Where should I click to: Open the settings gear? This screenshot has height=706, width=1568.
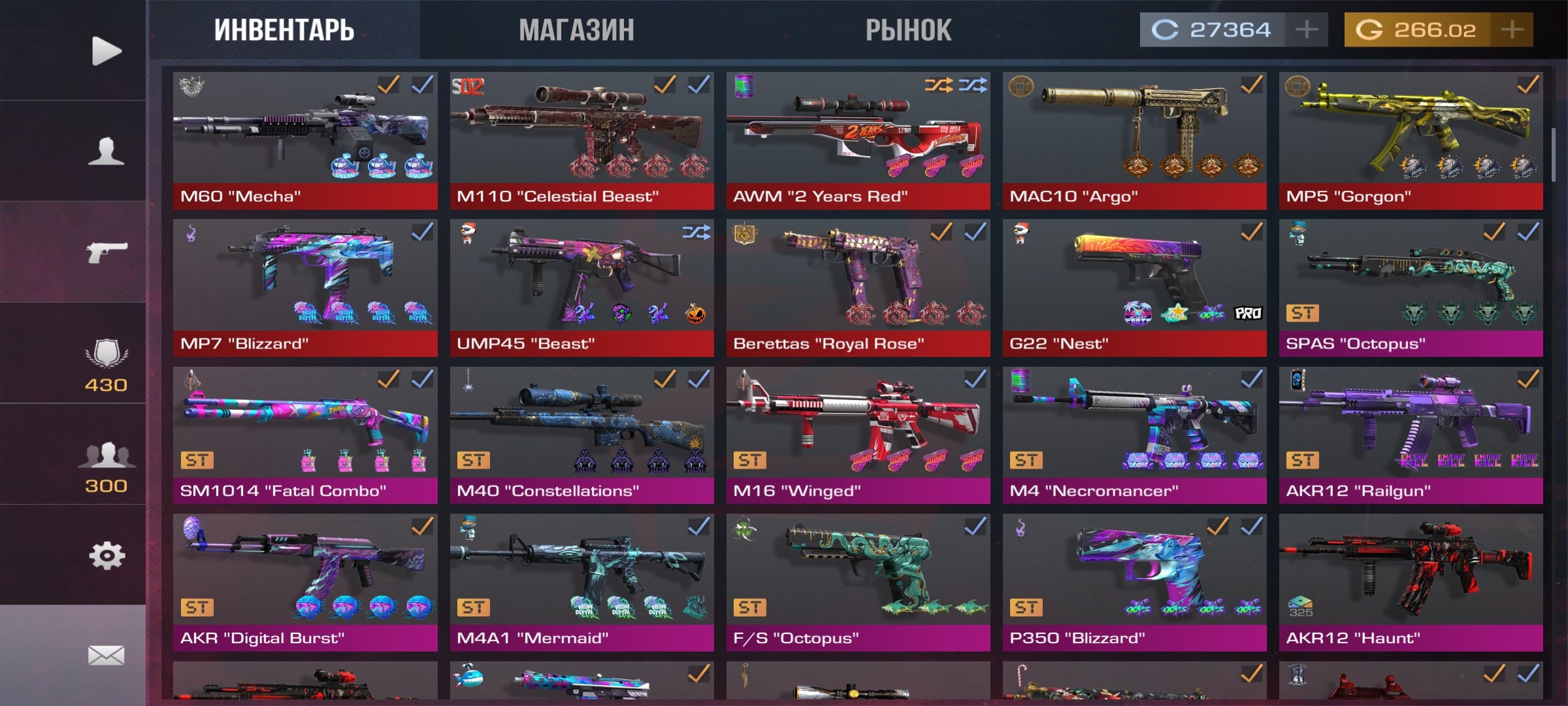pyautogui.click(x=106, y=556)
